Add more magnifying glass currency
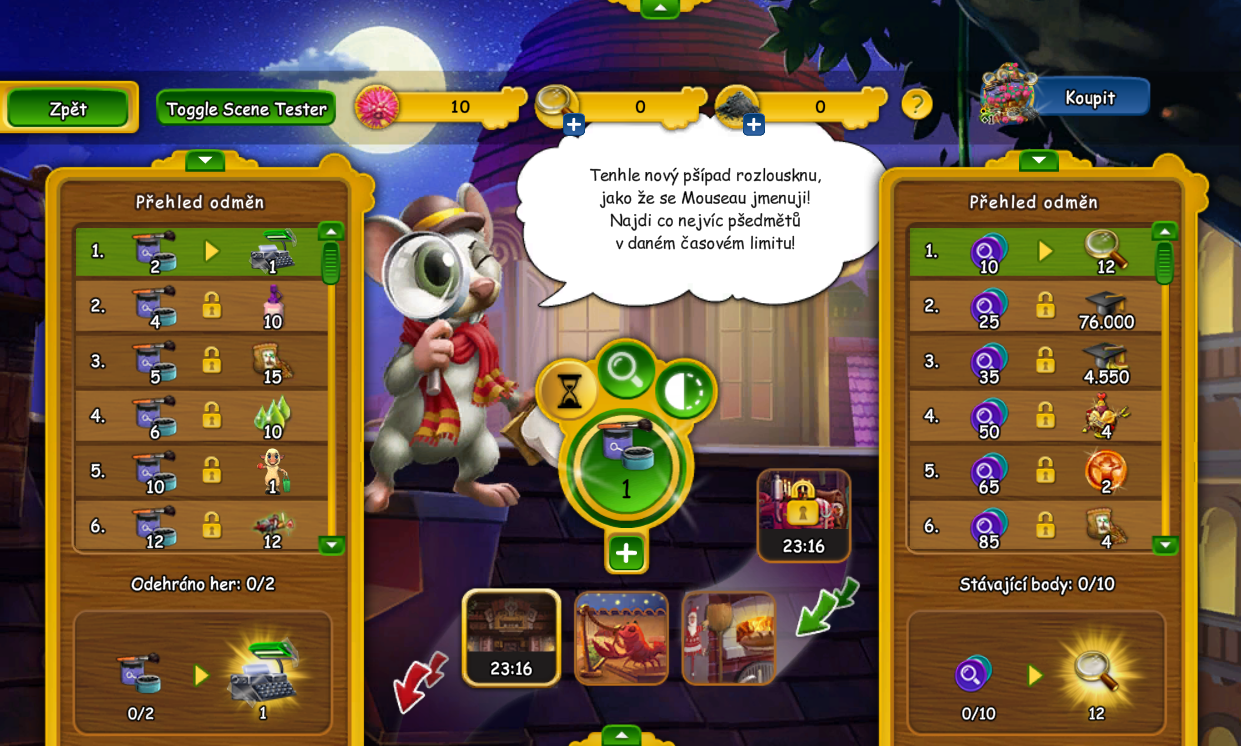This screenshot has height=746, width=1241. [x=574, y=125]
